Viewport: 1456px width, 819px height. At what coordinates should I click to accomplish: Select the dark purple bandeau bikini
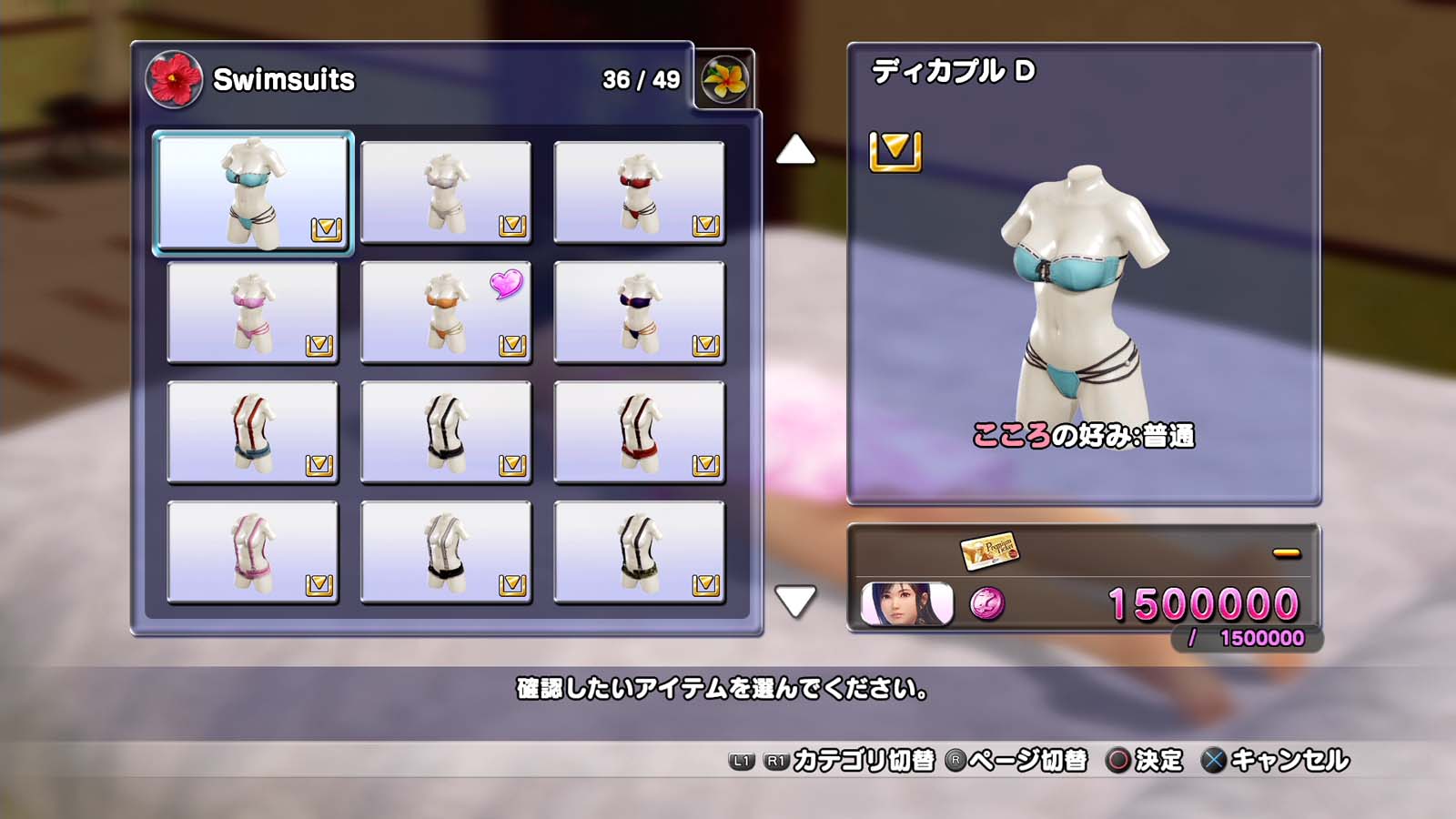click(639, 312)
